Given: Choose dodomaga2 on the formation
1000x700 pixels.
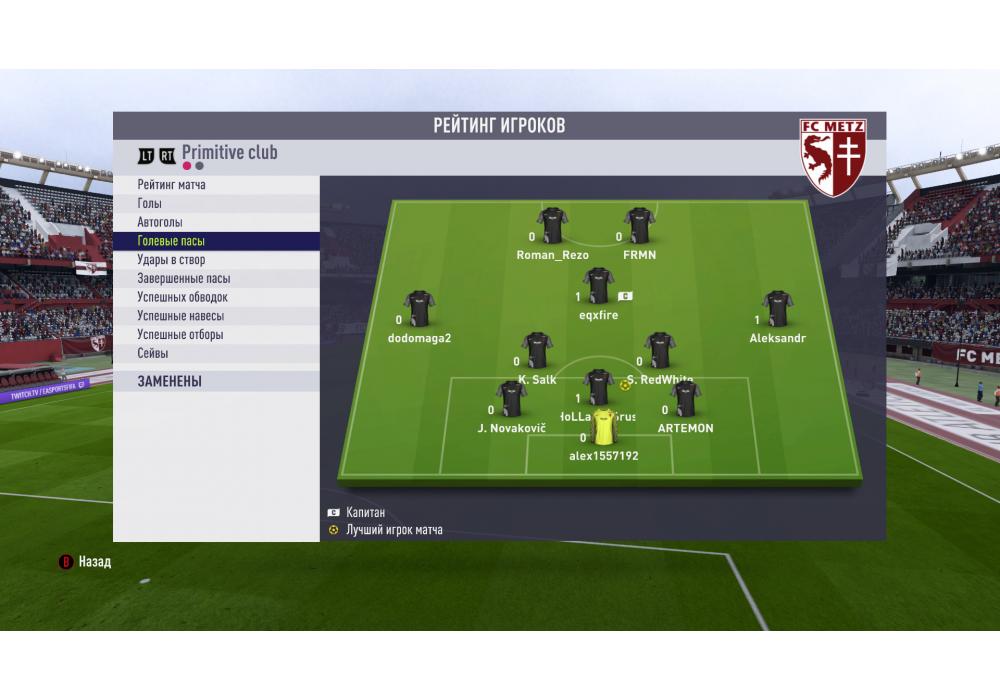Looking at the screenshot, I should (x=419, y=309).
